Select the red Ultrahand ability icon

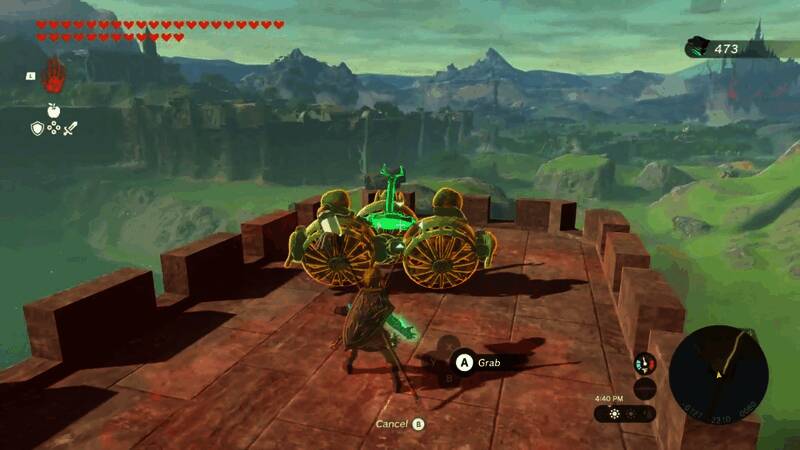(53, 76)
